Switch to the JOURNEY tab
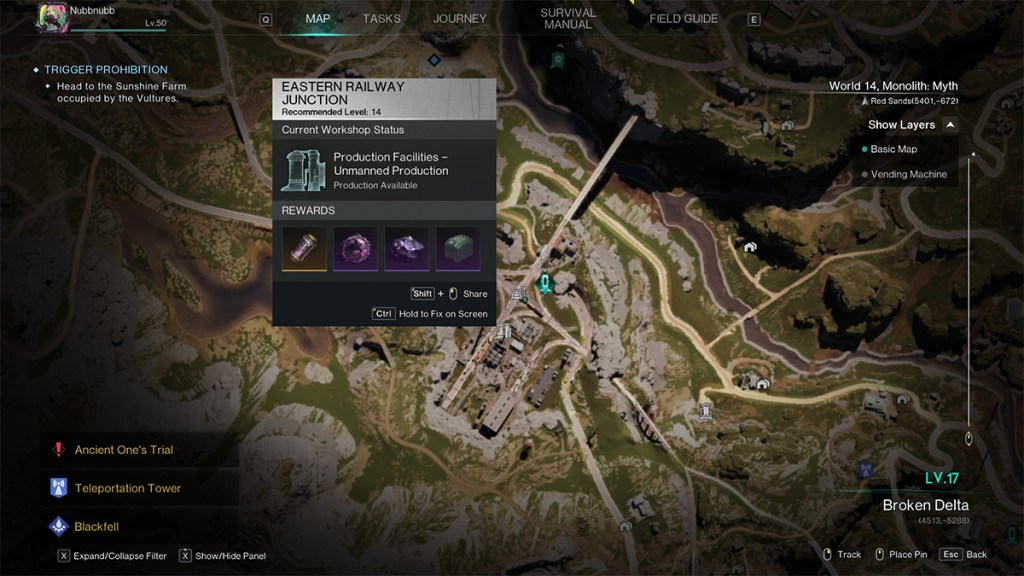Image resolution: width=1024 pixels, height=576 pixels. pos(459,19)
